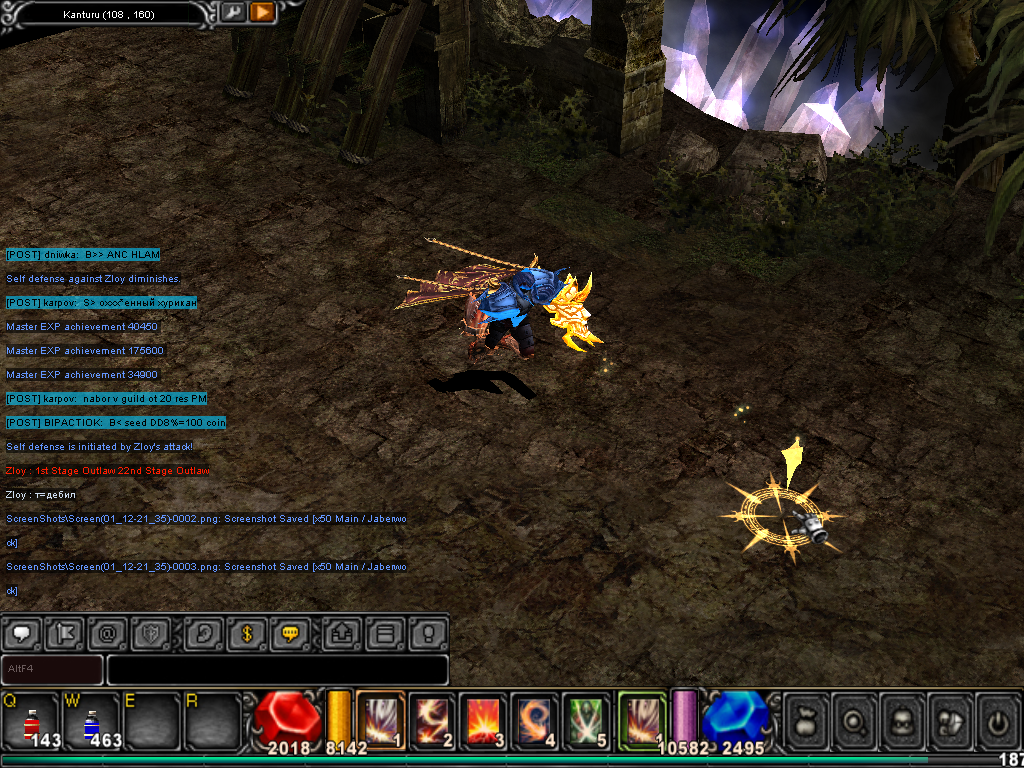Image resolution: width=1024 pixels, height=768 pixels.
Task: Use the red health potion in Q slot
Action: (30, 720)
